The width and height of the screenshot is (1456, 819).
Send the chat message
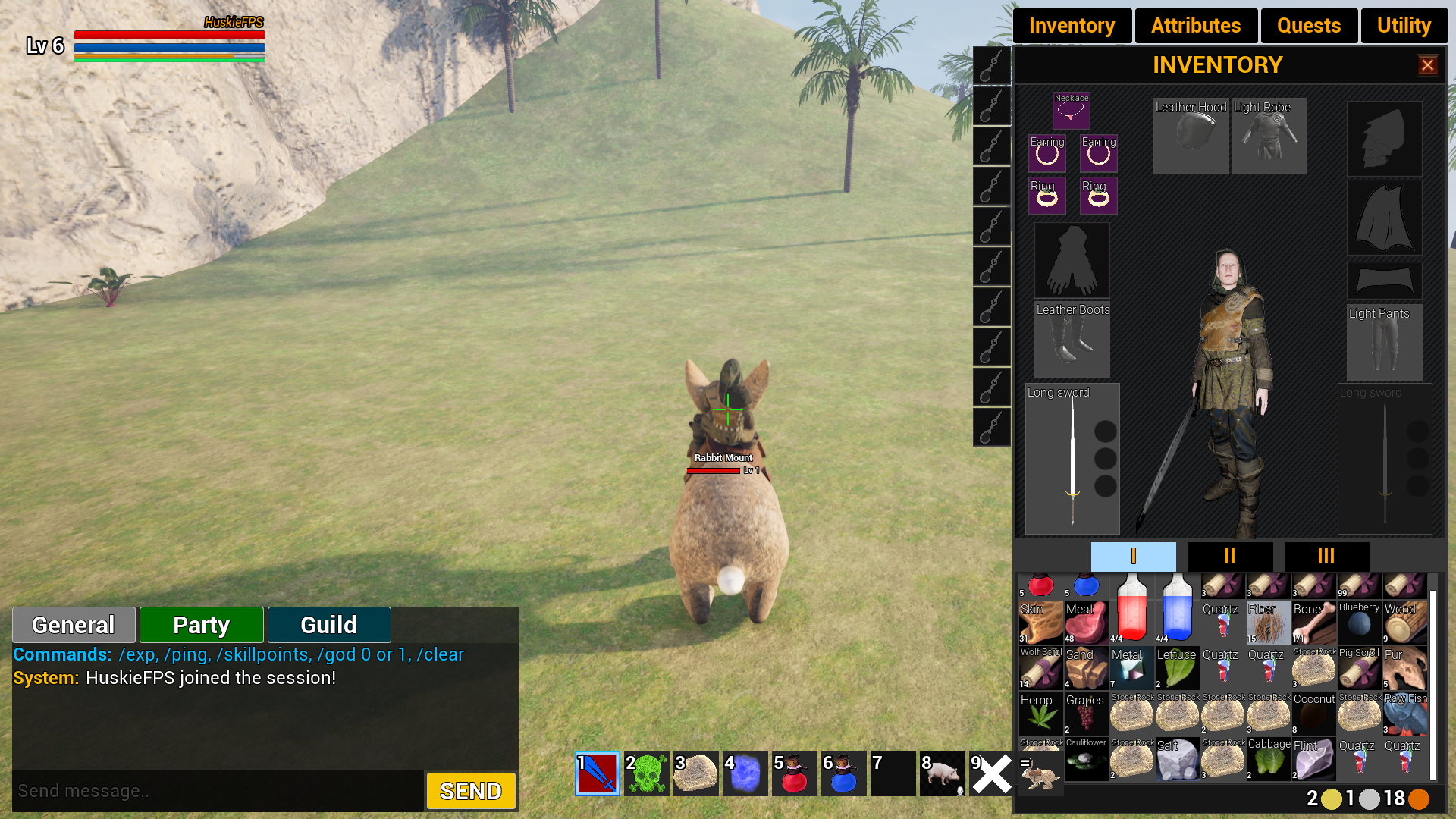click(x=471, y=791)
